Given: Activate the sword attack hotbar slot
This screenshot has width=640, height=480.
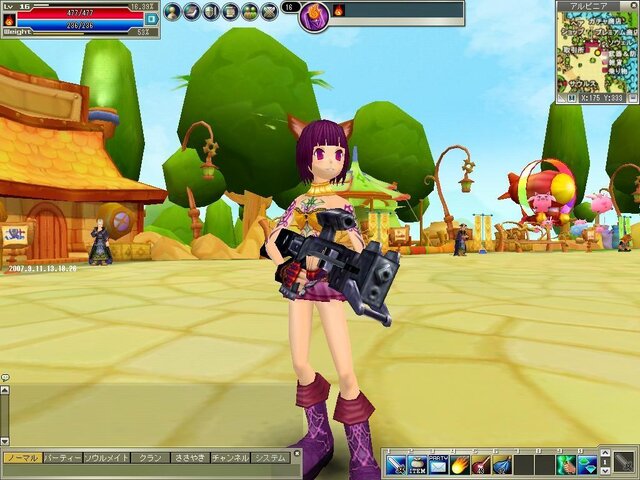Looking at the screenshot, I should 395,464.
